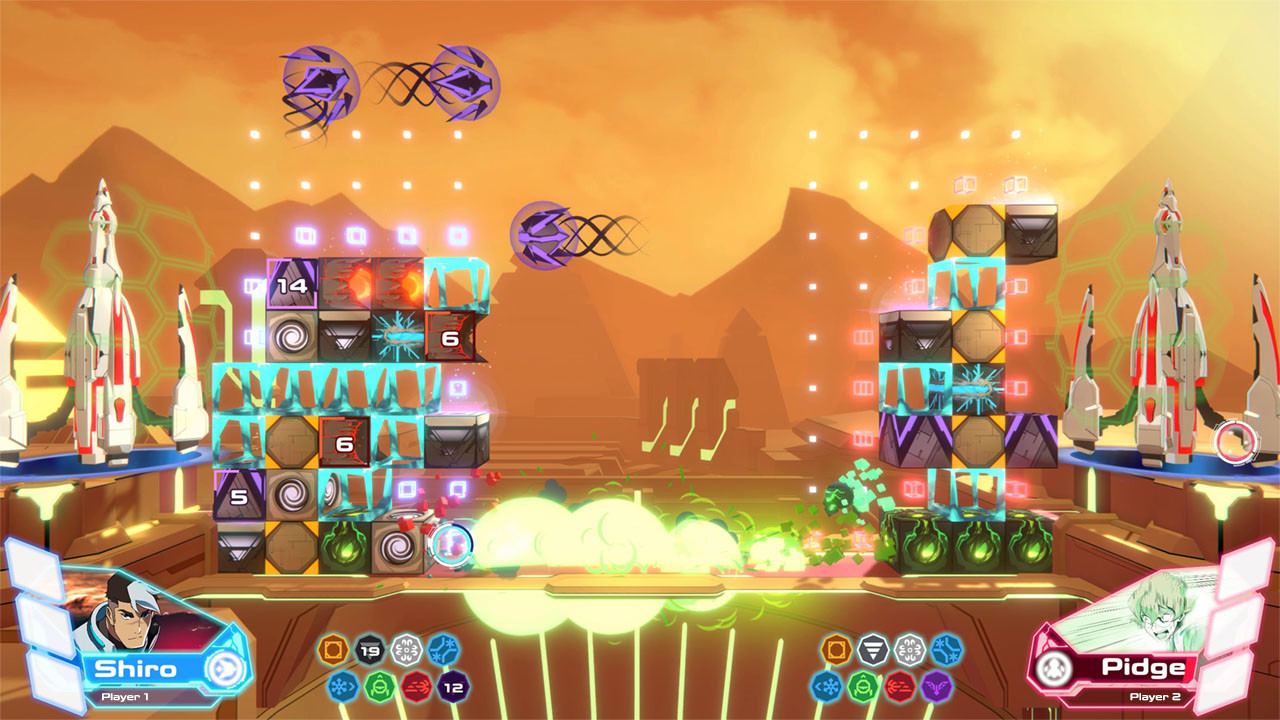Viewport: 1280px width, 720px height.
Task: Select the orange shield power-up icon
Action: [334, 651]
